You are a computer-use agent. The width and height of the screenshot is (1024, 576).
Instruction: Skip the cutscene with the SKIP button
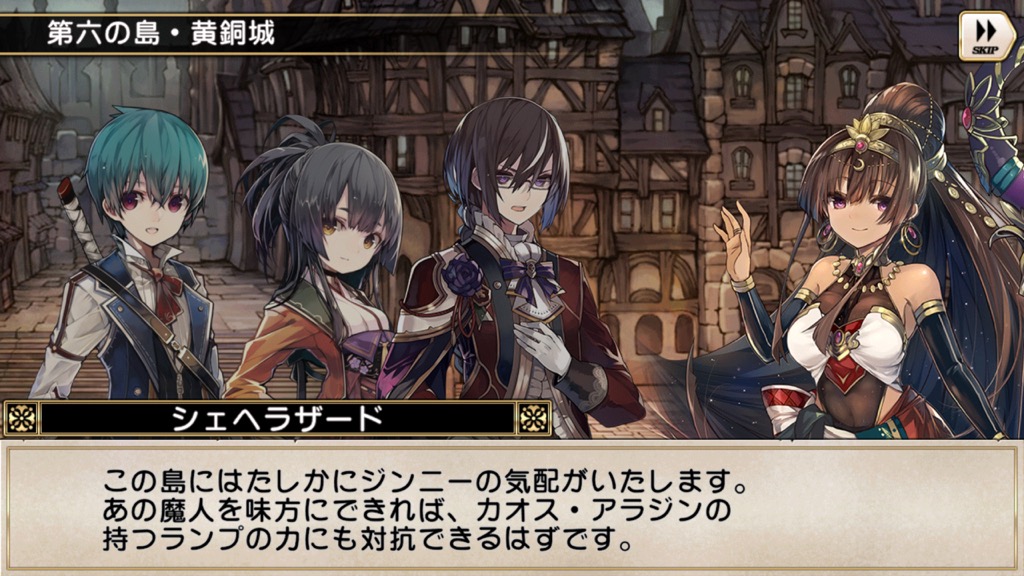(x=987, y=36)
